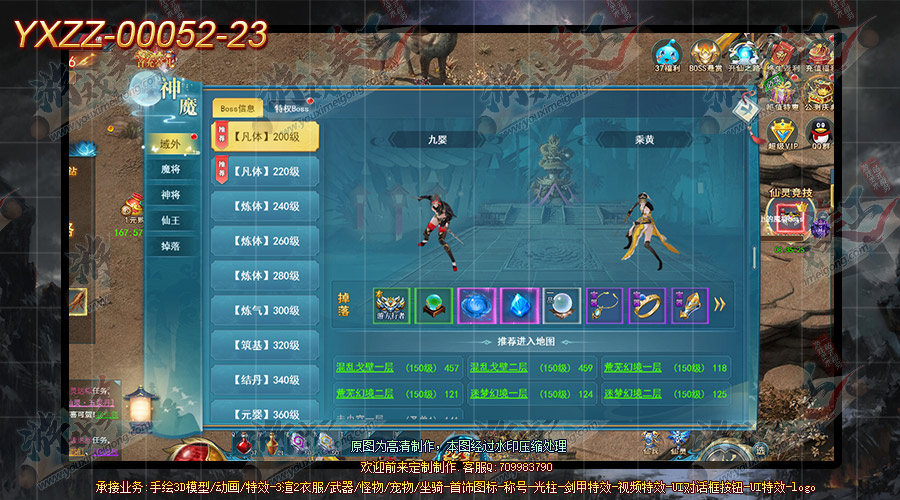Pick the 【炼体】240级 boss entry
The image size is (900, 500).
[x=265, y=206]
